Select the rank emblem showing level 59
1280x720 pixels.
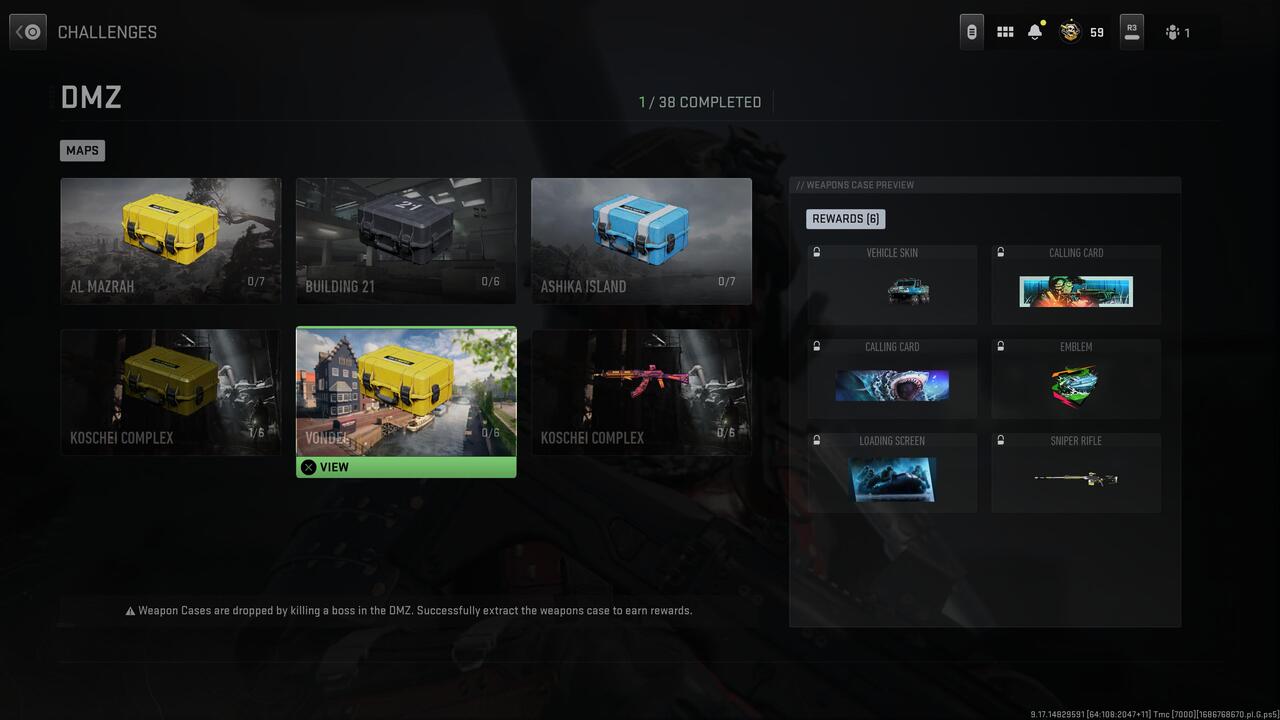pyautogui.click(x=1072, y=31)
